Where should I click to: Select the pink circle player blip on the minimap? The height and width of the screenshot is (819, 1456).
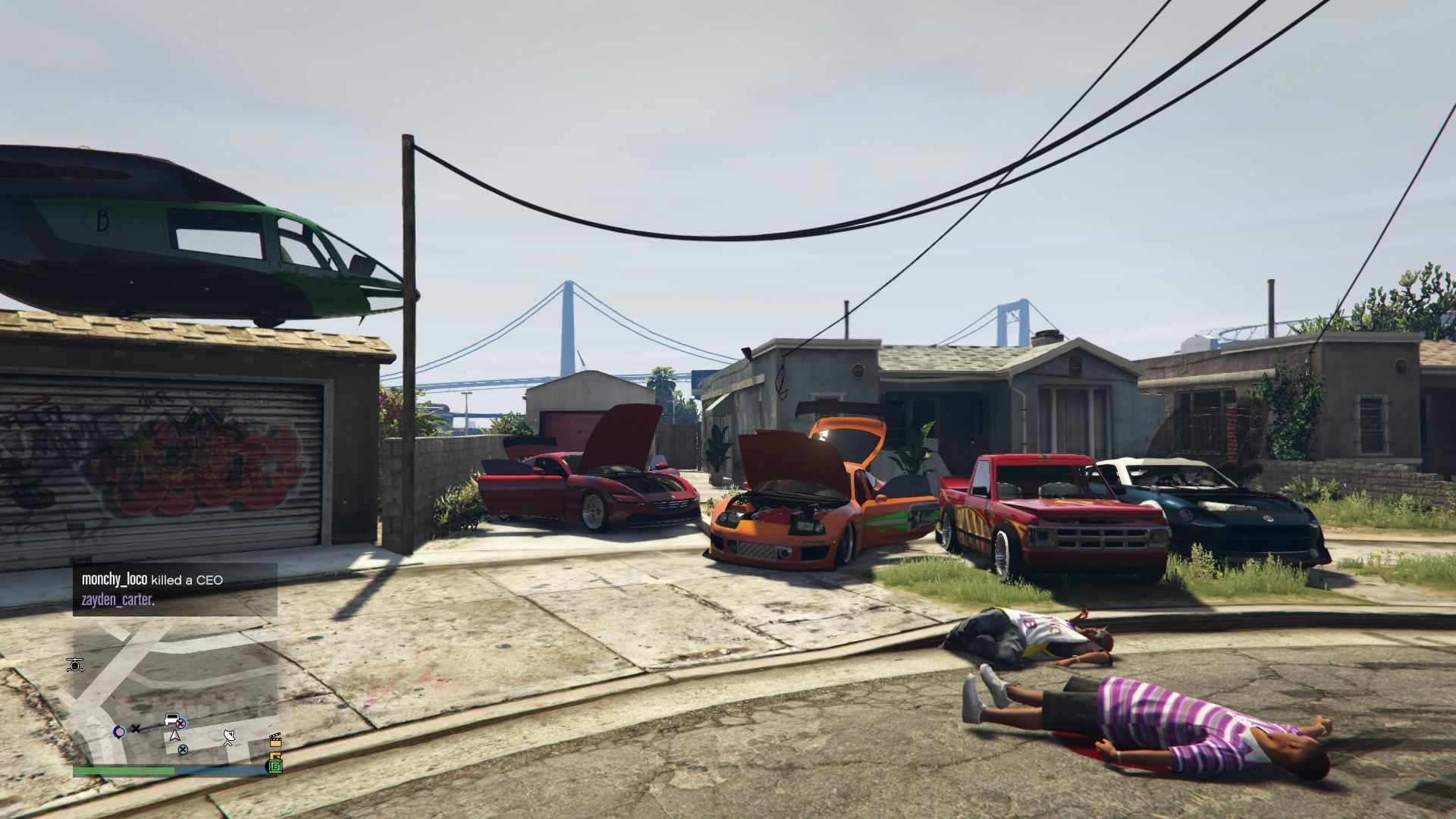point(120,732)
